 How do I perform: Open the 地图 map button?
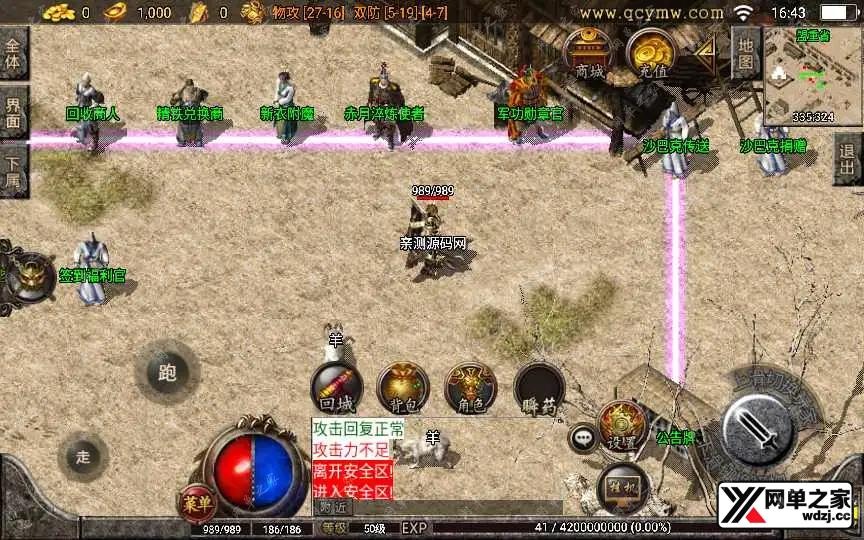(745, 53)
